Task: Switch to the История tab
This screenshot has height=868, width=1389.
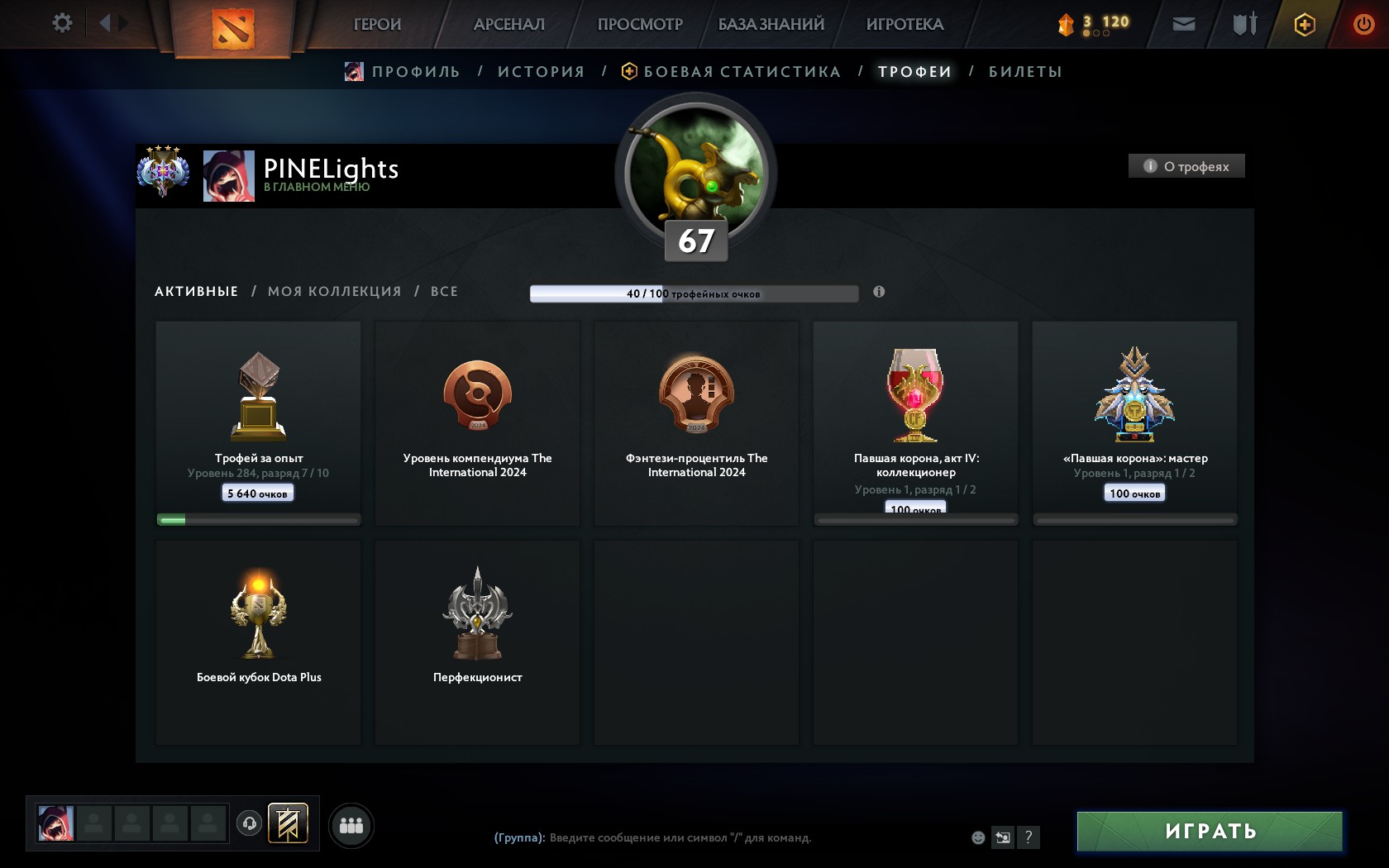Action: [x=541, y=72]
